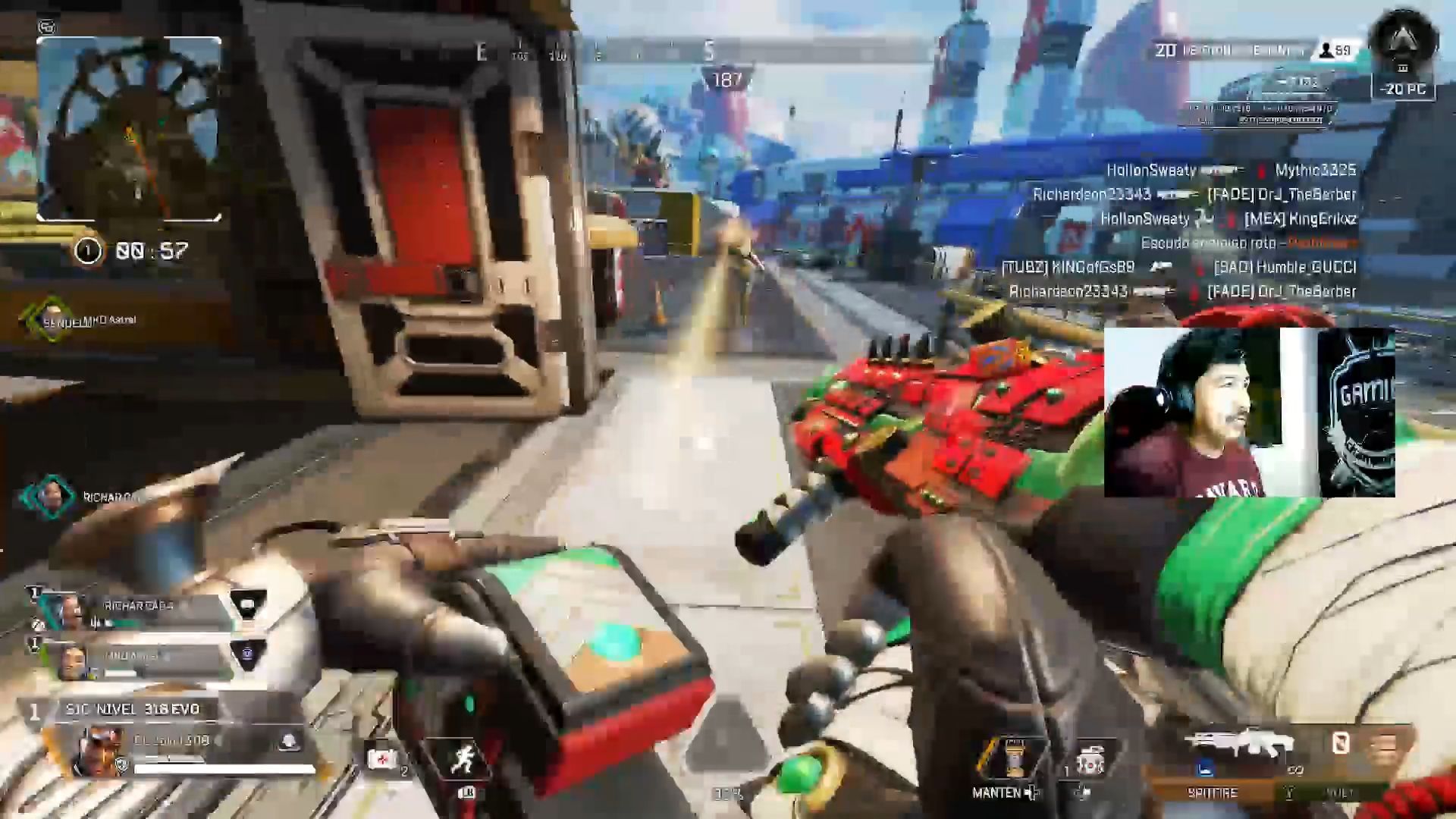
Task: Activate the ultimate ability icon
Action: click(1013, 758)
